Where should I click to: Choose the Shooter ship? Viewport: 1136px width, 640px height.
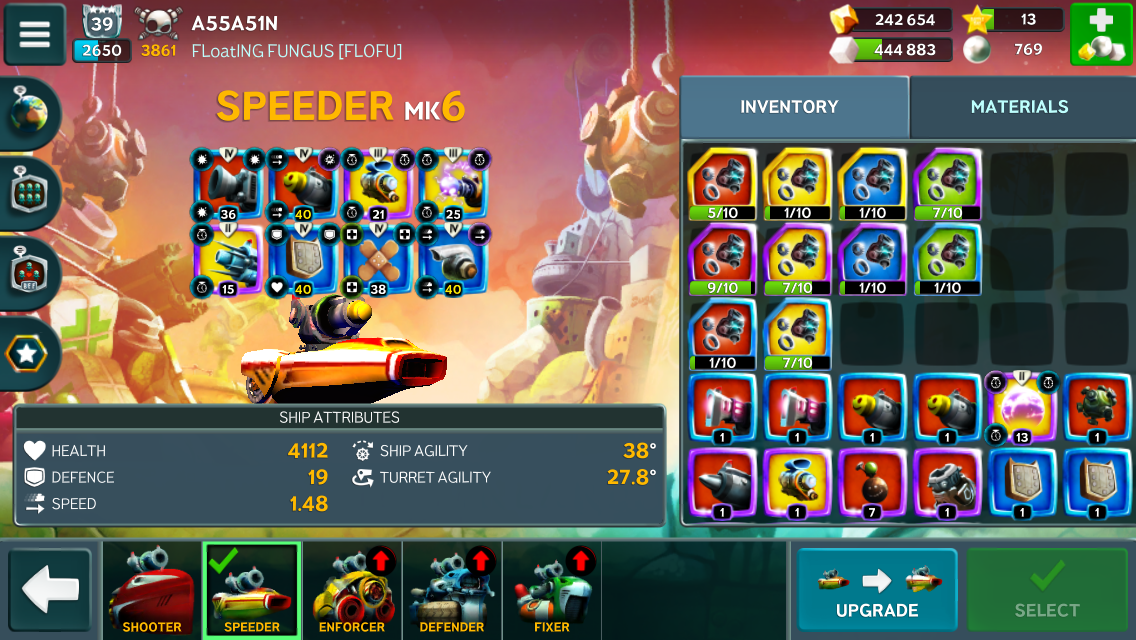pos(152,590)
